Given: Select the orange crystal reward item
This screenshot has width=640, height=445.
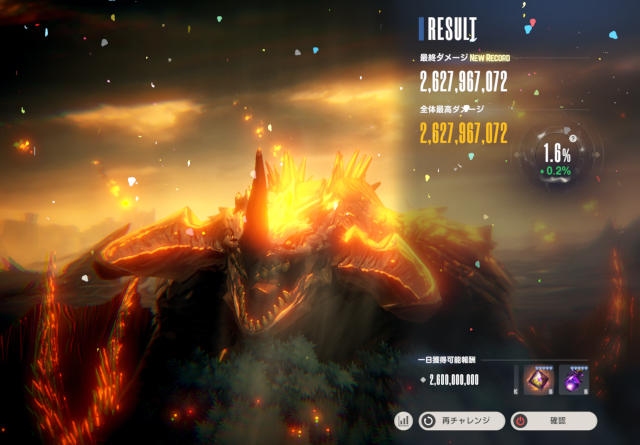Looking at the screenshot, I should click(539, 379).
